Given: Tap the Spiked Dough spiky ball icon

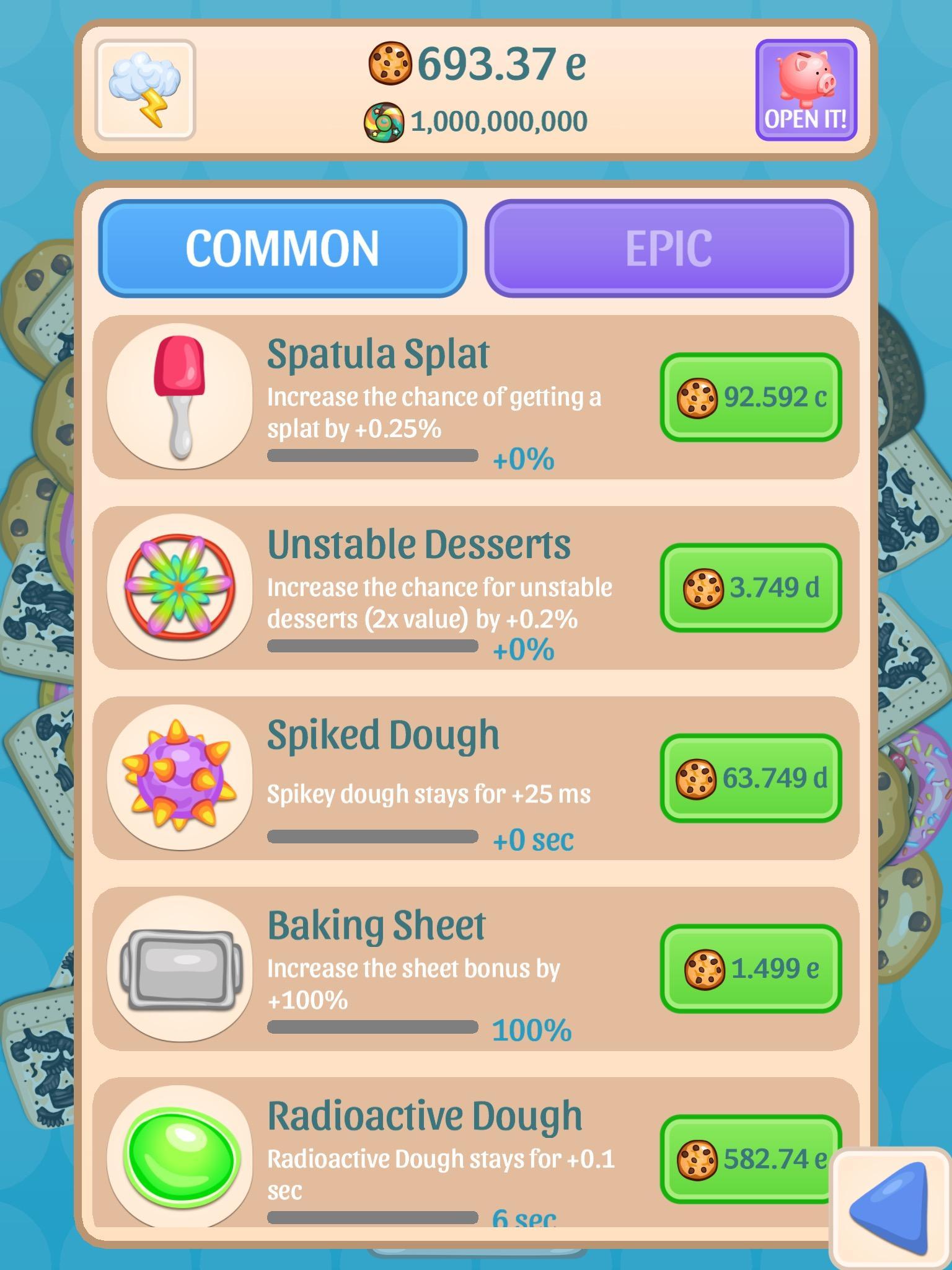Looking at the screenshot, I should [180, 778].
